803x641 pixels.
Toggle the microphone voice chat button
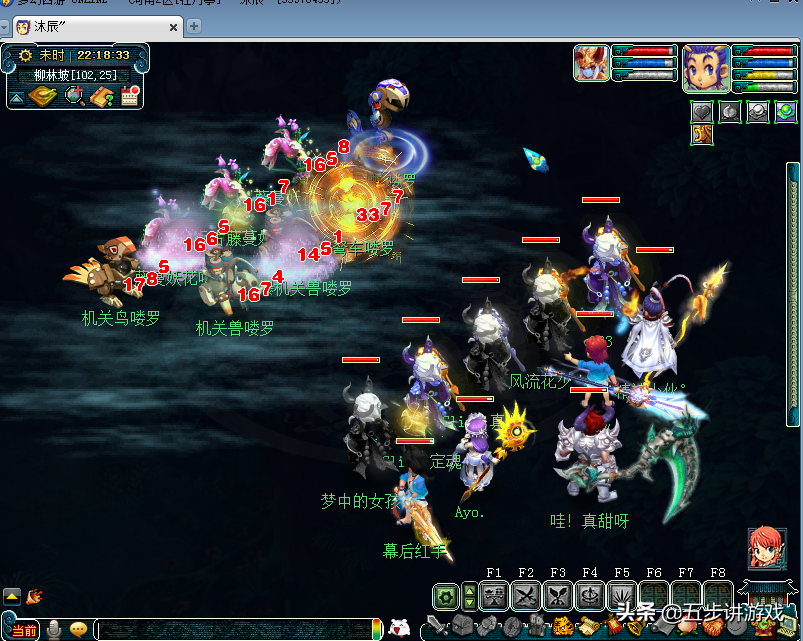point(52,630)
